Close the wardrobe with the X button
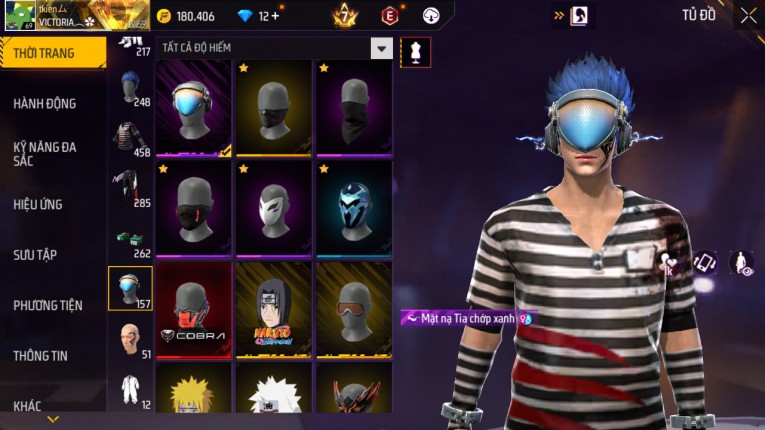Image resolution: width=765 pixels, height=430 pixels. (748, 15)
